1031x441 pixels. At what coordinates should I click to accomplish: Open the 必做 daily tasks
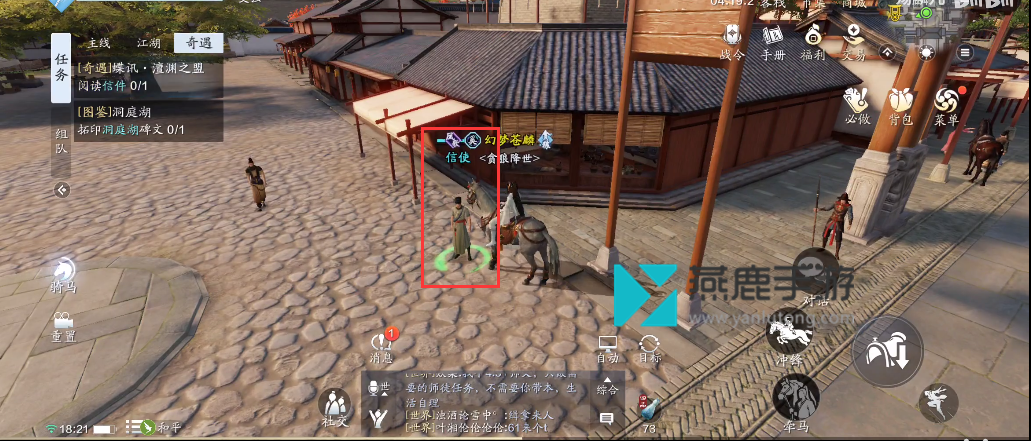coord(857,105)
